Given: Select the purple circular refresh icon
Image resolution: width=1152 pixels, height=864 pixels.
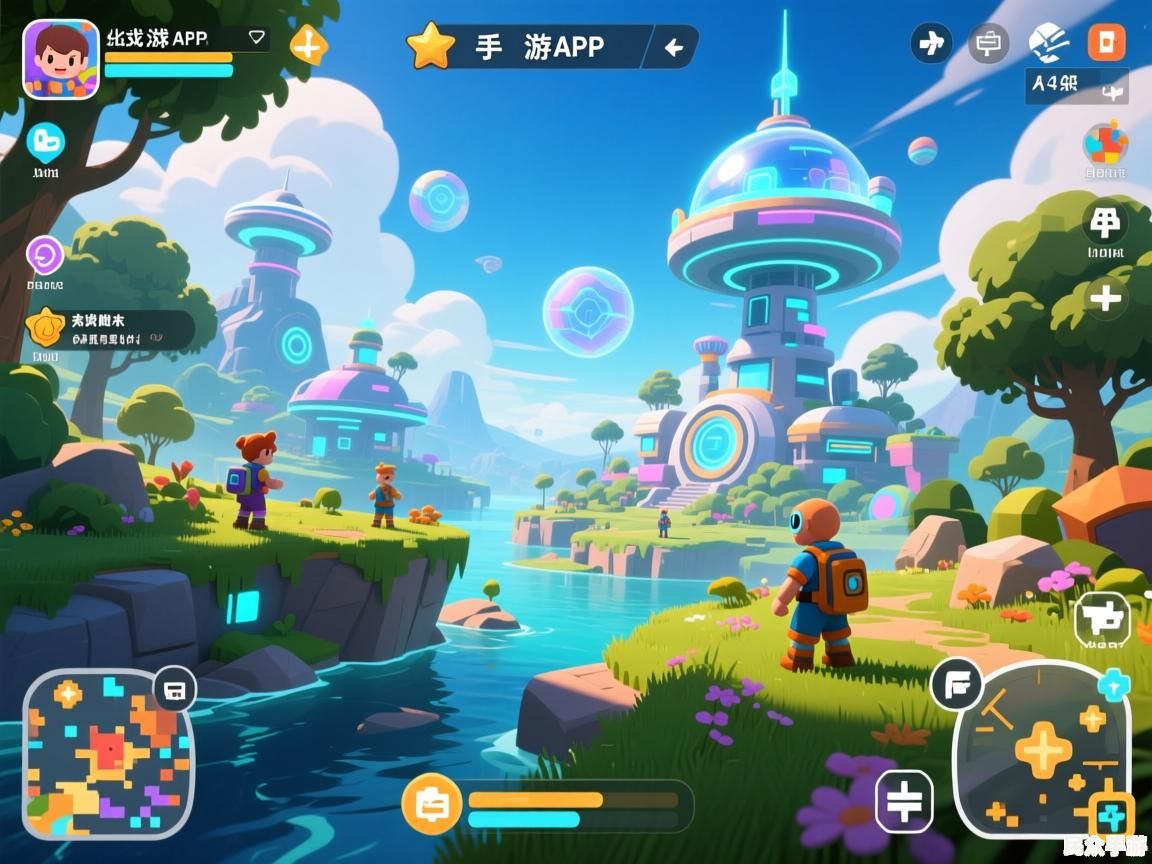Looking at the screenshot, I should click(x=45, y=255).
